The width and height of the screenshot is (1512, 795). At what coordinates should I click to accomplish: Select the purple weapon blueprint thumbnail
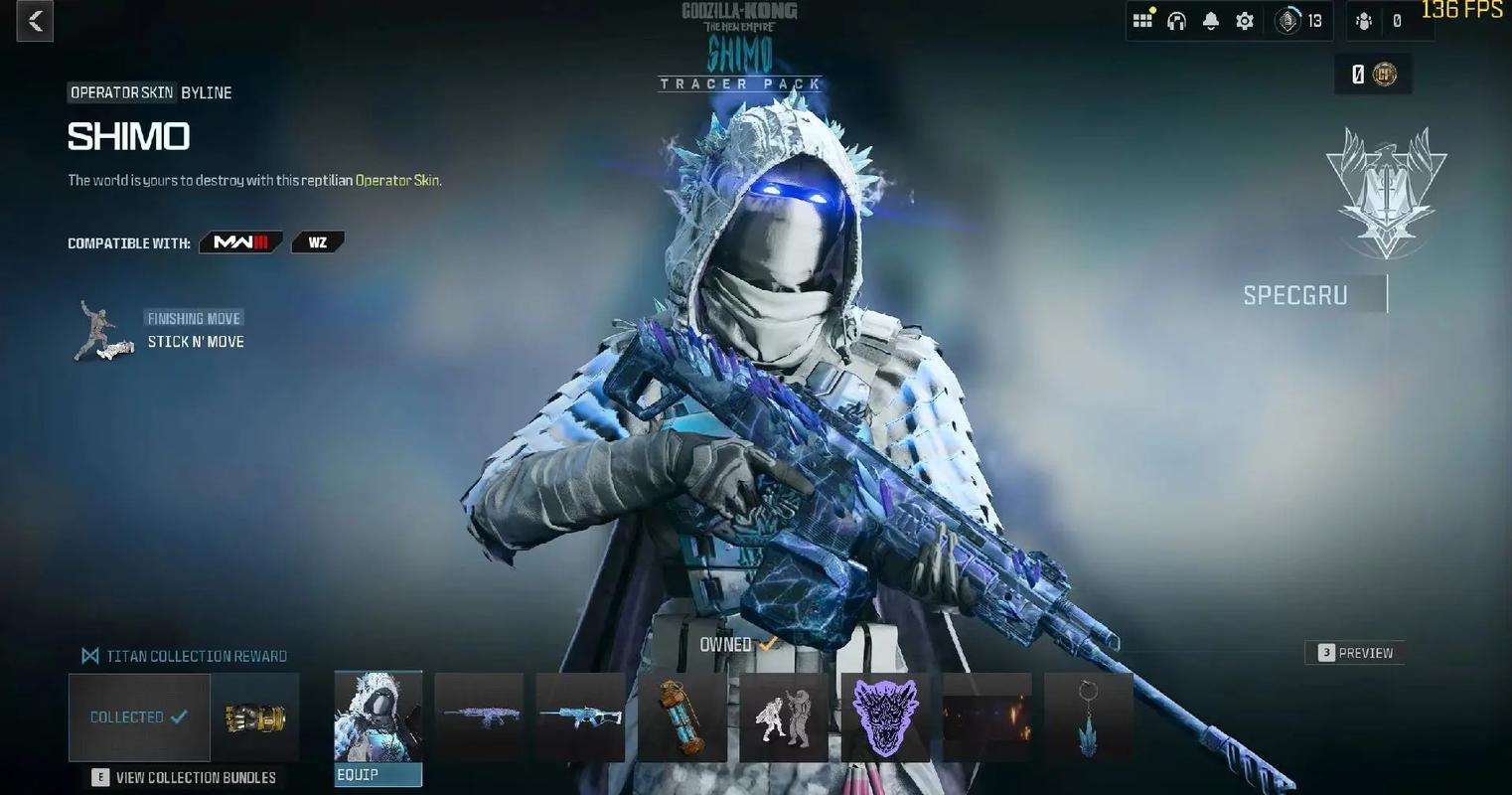(479, 717)
